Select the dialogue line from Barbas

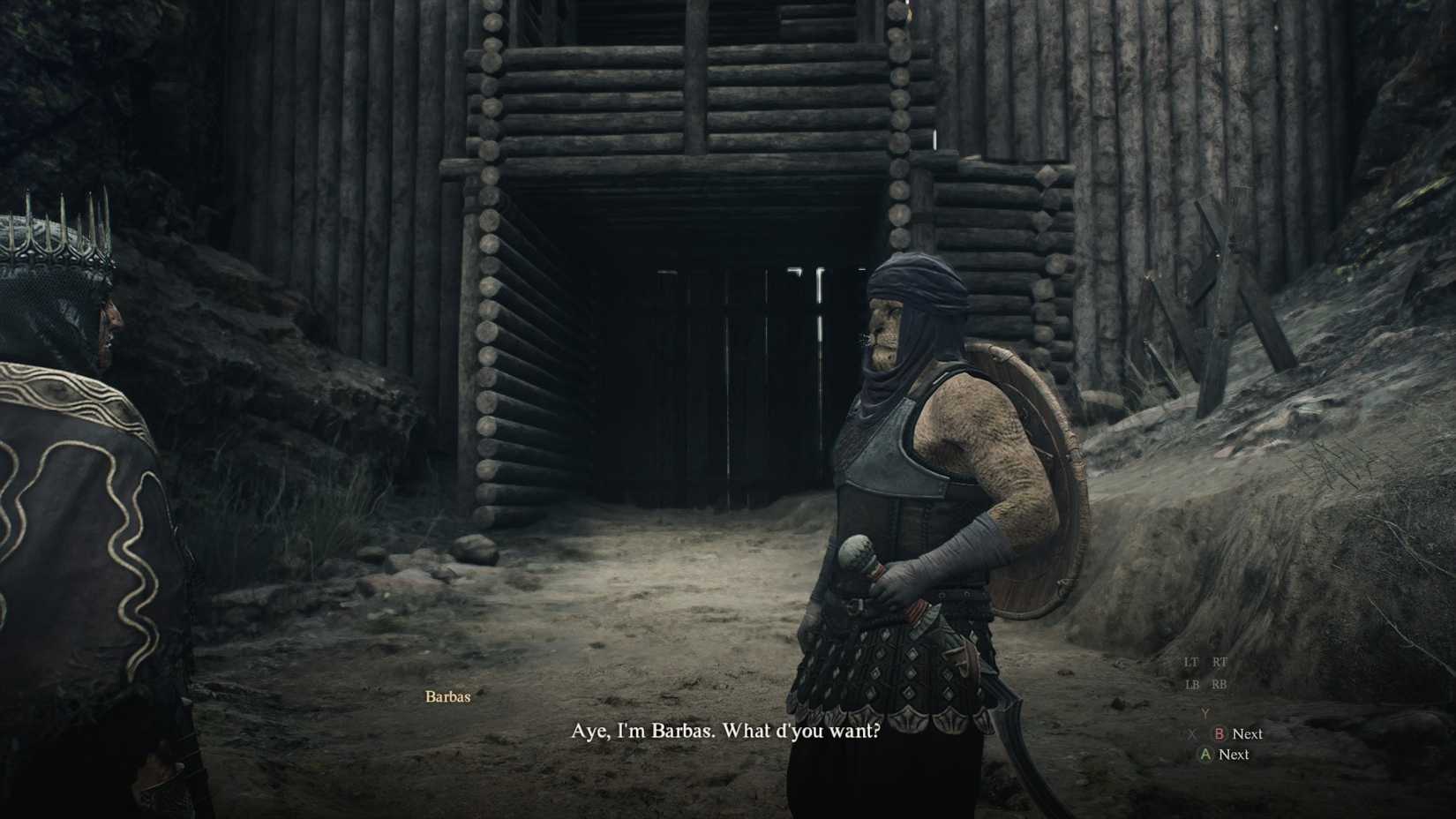[x=724, y=729]
